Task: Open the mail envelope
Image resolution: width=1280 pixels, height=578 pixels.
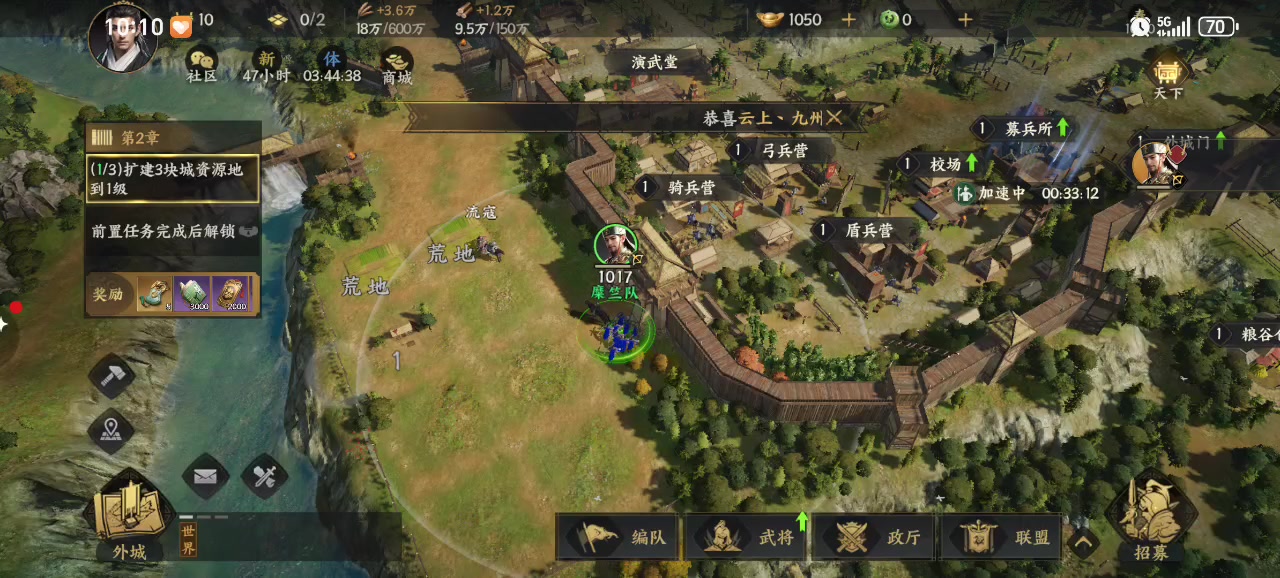Action: 205,477
